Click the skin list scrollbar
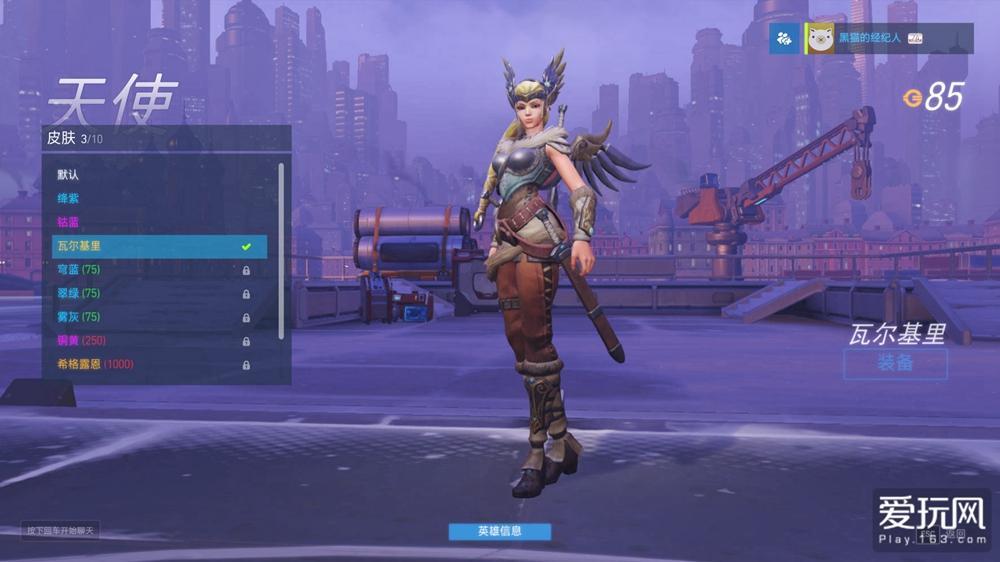This screenshot has width=1000, height=562. point(281,250)
